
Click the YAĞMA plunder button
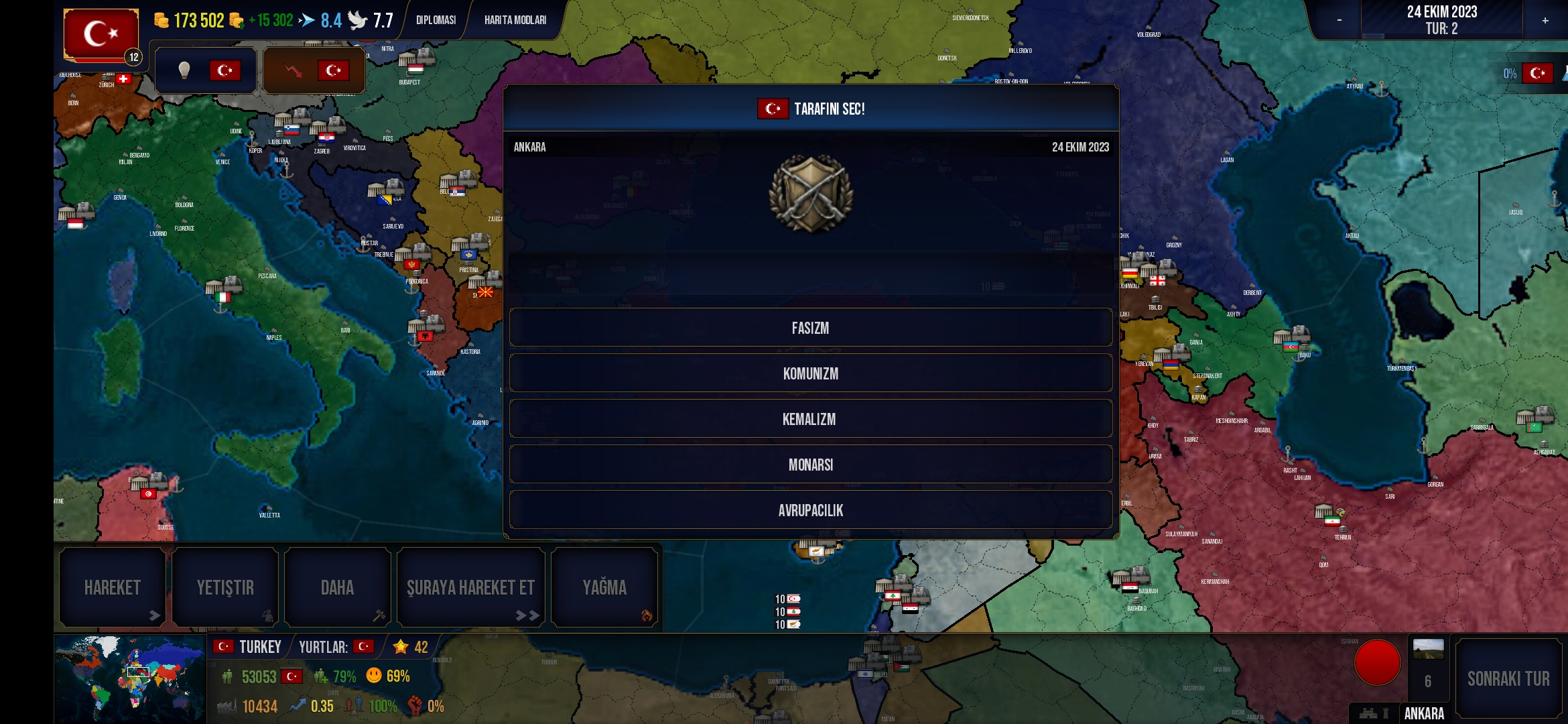604,588
